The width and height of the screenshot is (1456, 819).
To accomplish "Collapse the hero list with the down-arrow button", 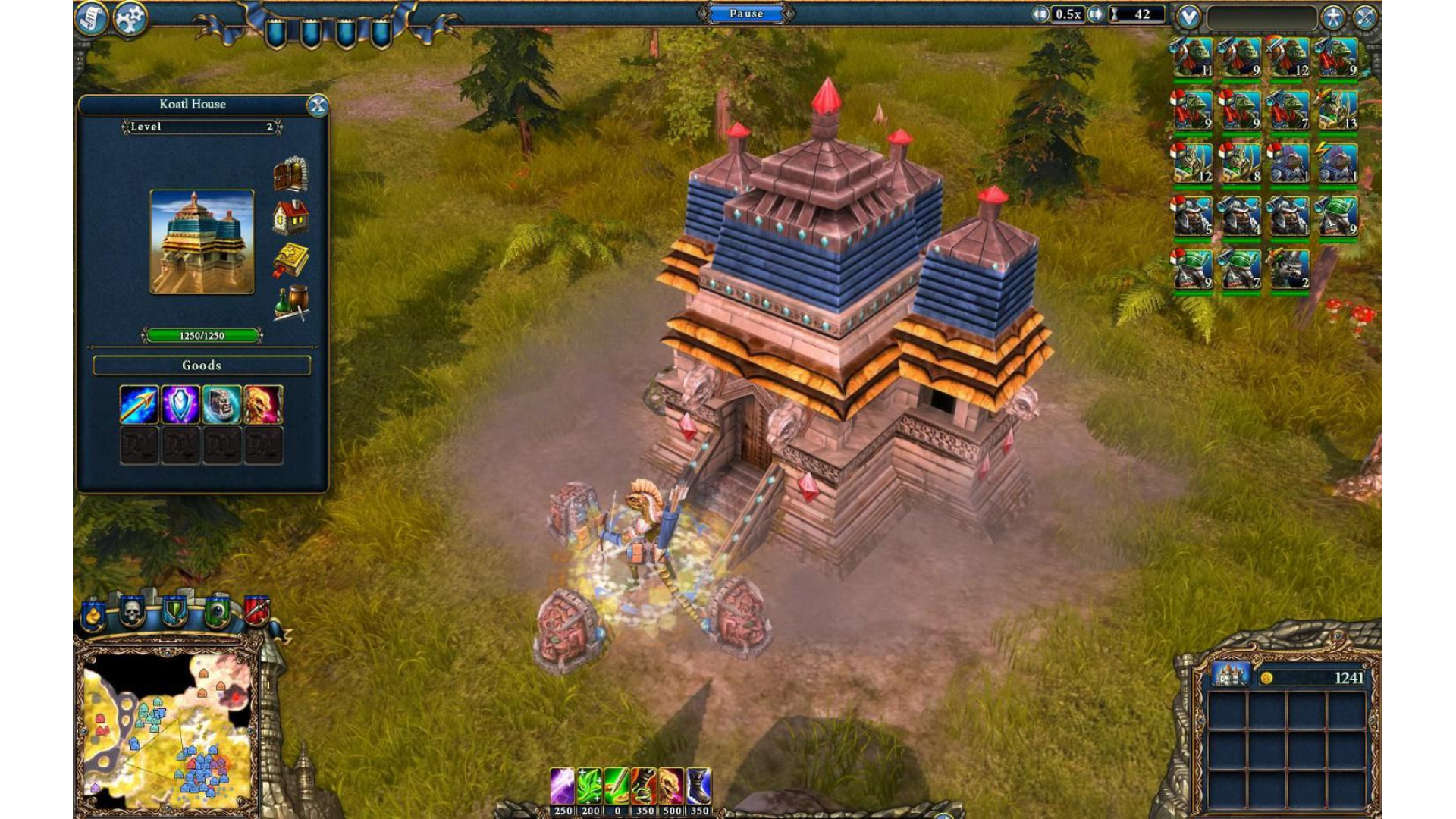I will click(1188, 17).
